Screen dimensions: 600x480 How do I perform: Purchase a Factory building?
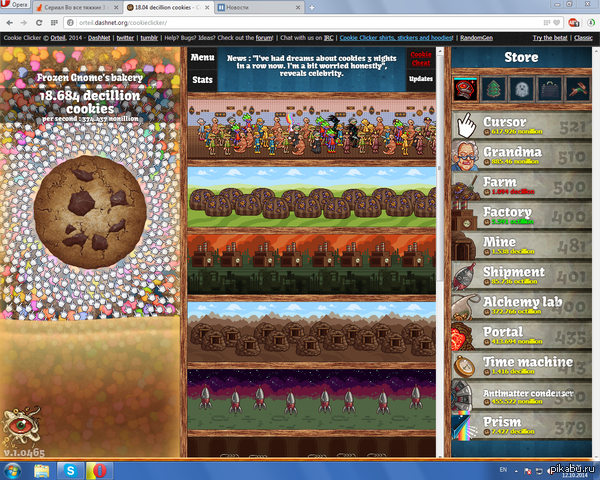[x=520, y=217]
